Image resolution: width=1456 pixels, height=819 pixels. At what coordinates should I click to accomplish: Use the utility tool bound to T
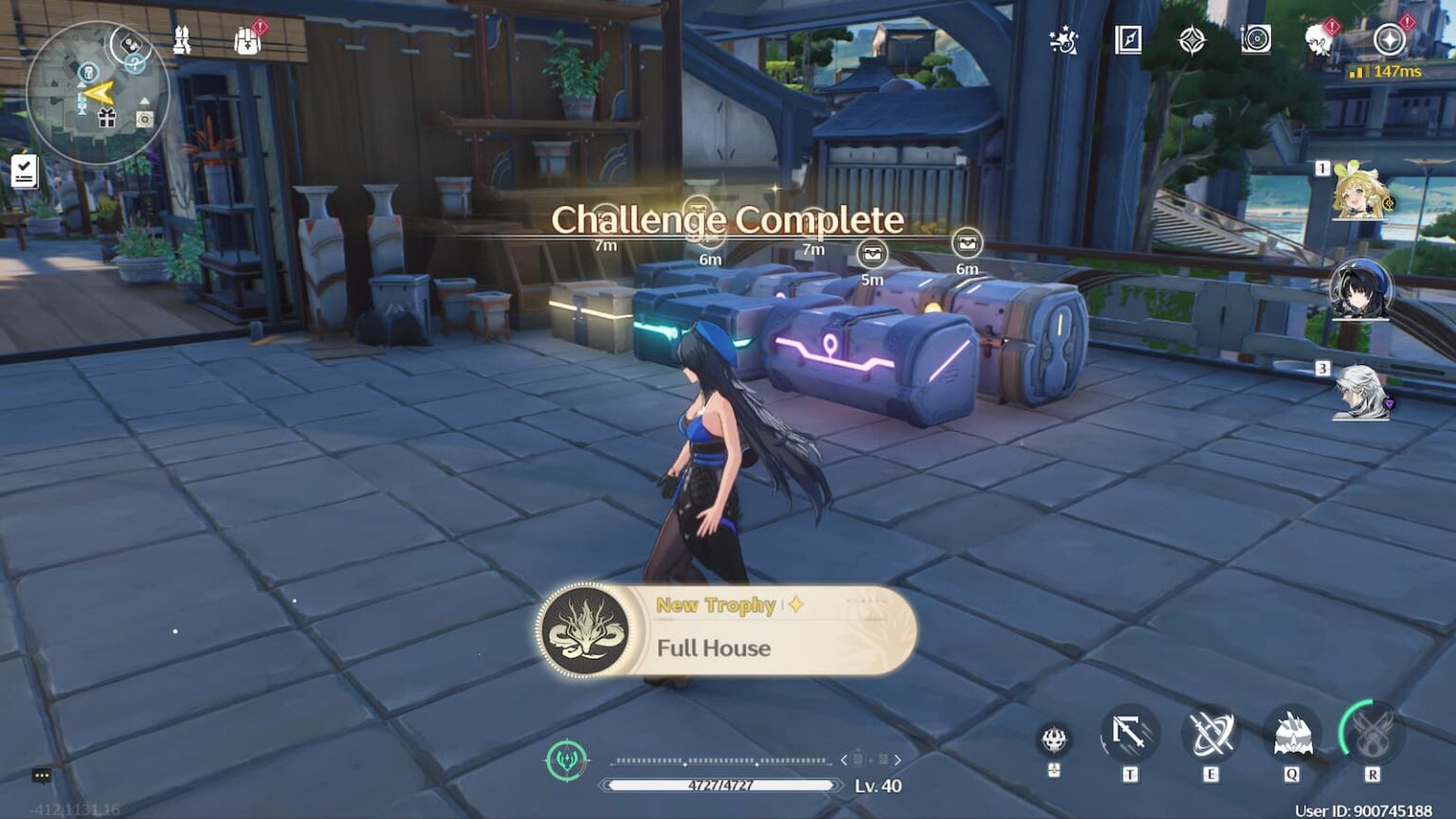pos(1127,733)
